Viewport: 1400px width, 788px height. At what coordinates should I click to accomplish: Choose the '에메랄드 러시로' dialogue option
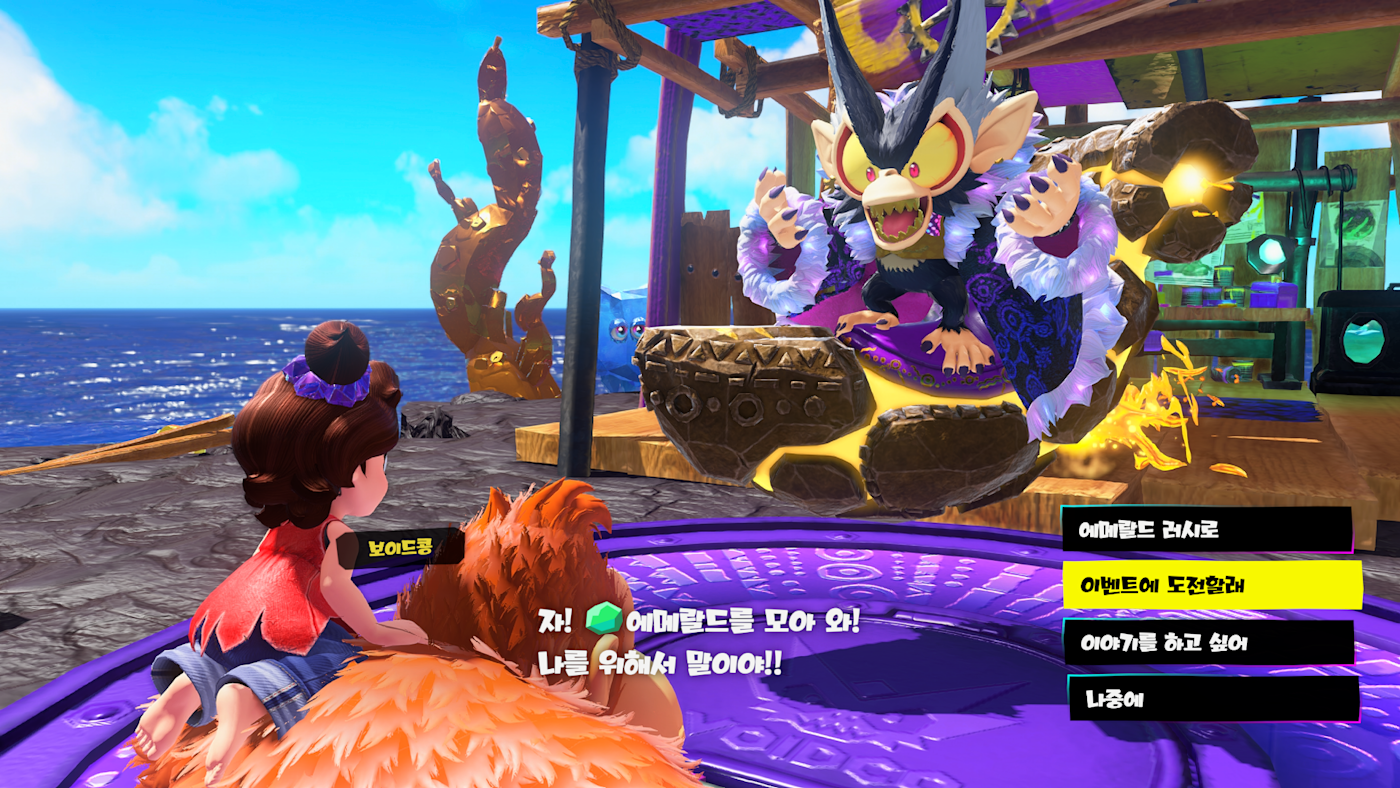(1206, 529)
